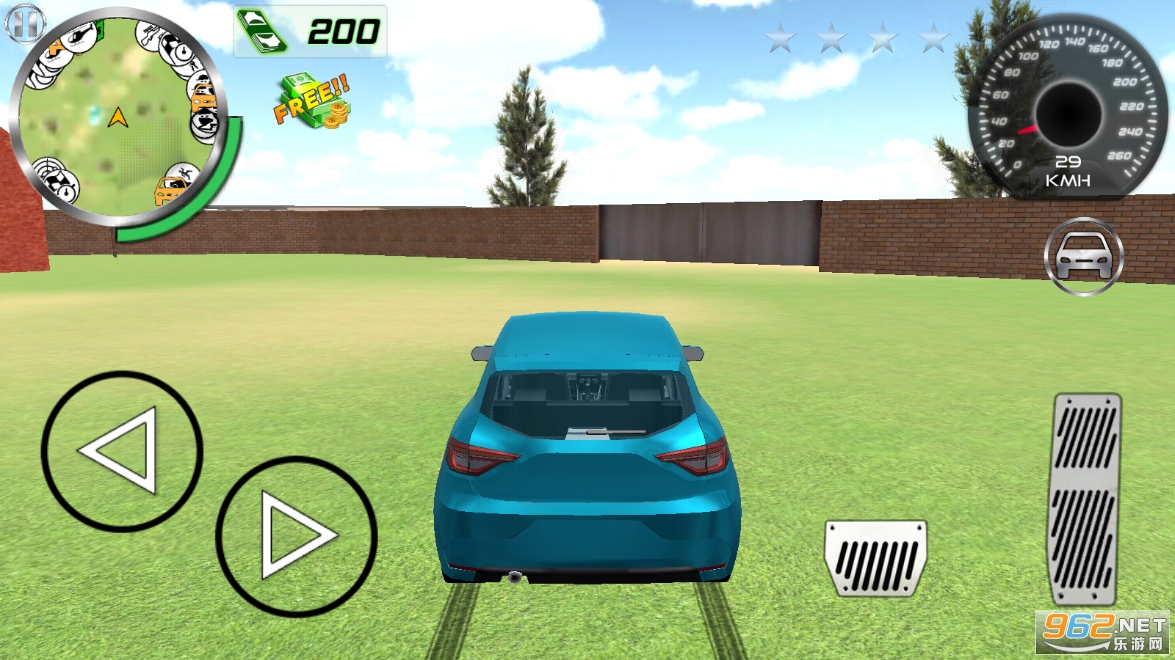This screenshot has height=660, width=1175.
Task: Hit the brake pedal
Action: [875, 558]
